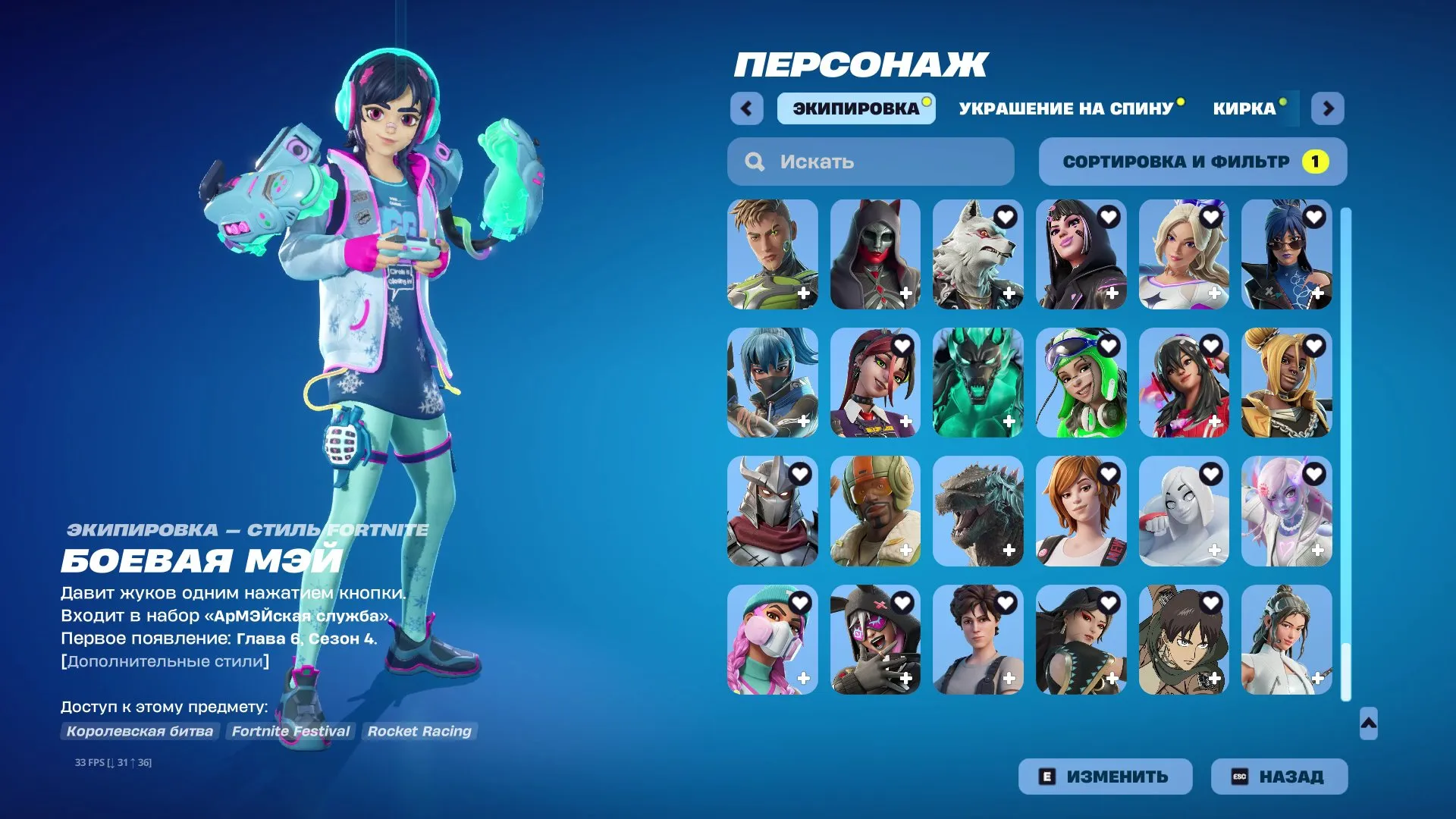
Task: Click the right chevron to reveal more tabs
Action: coord(1328,108)
